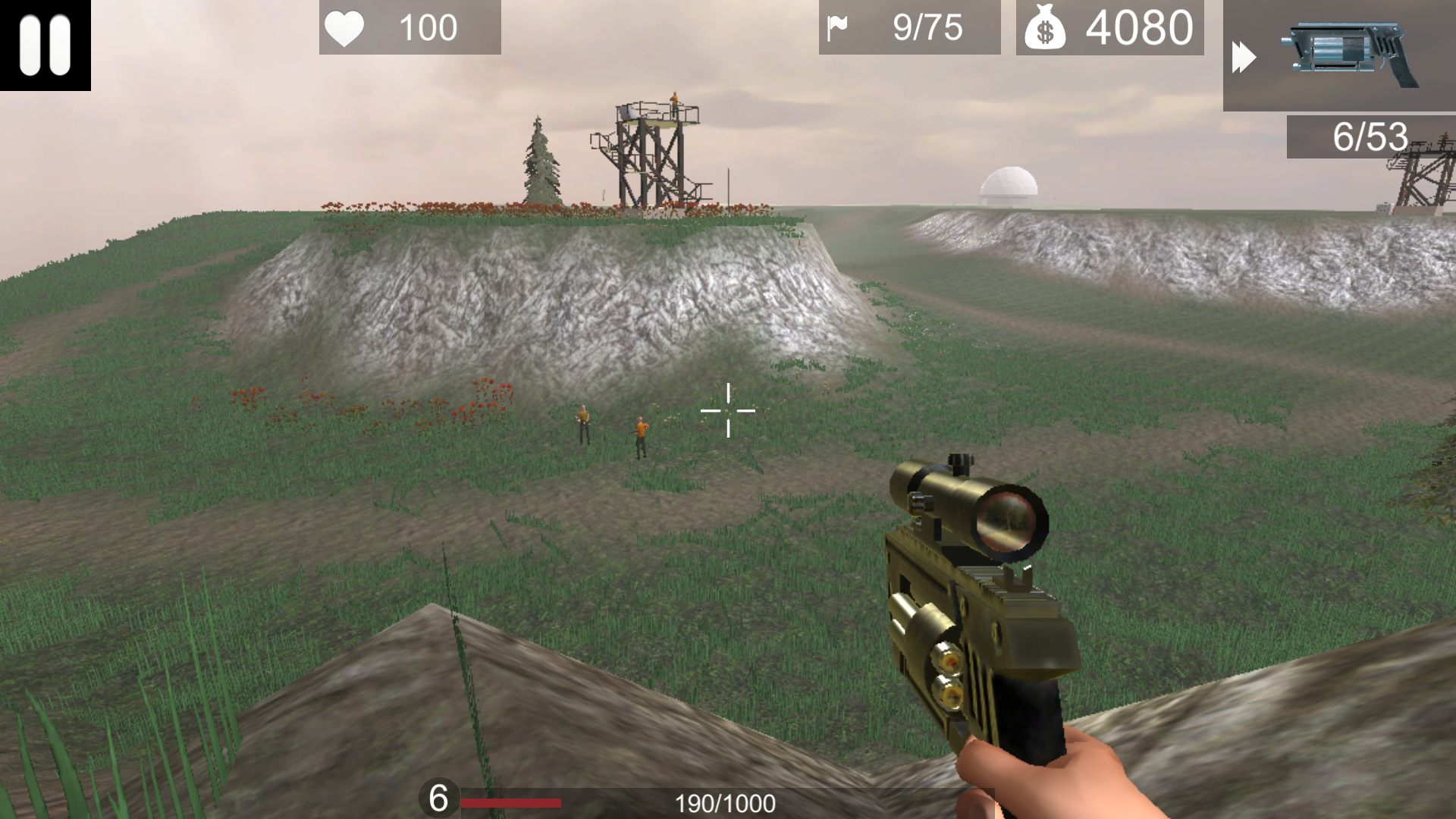Tap the crosshair in screen center
This screenshot has width=1456, height=819.
point(728,409)
